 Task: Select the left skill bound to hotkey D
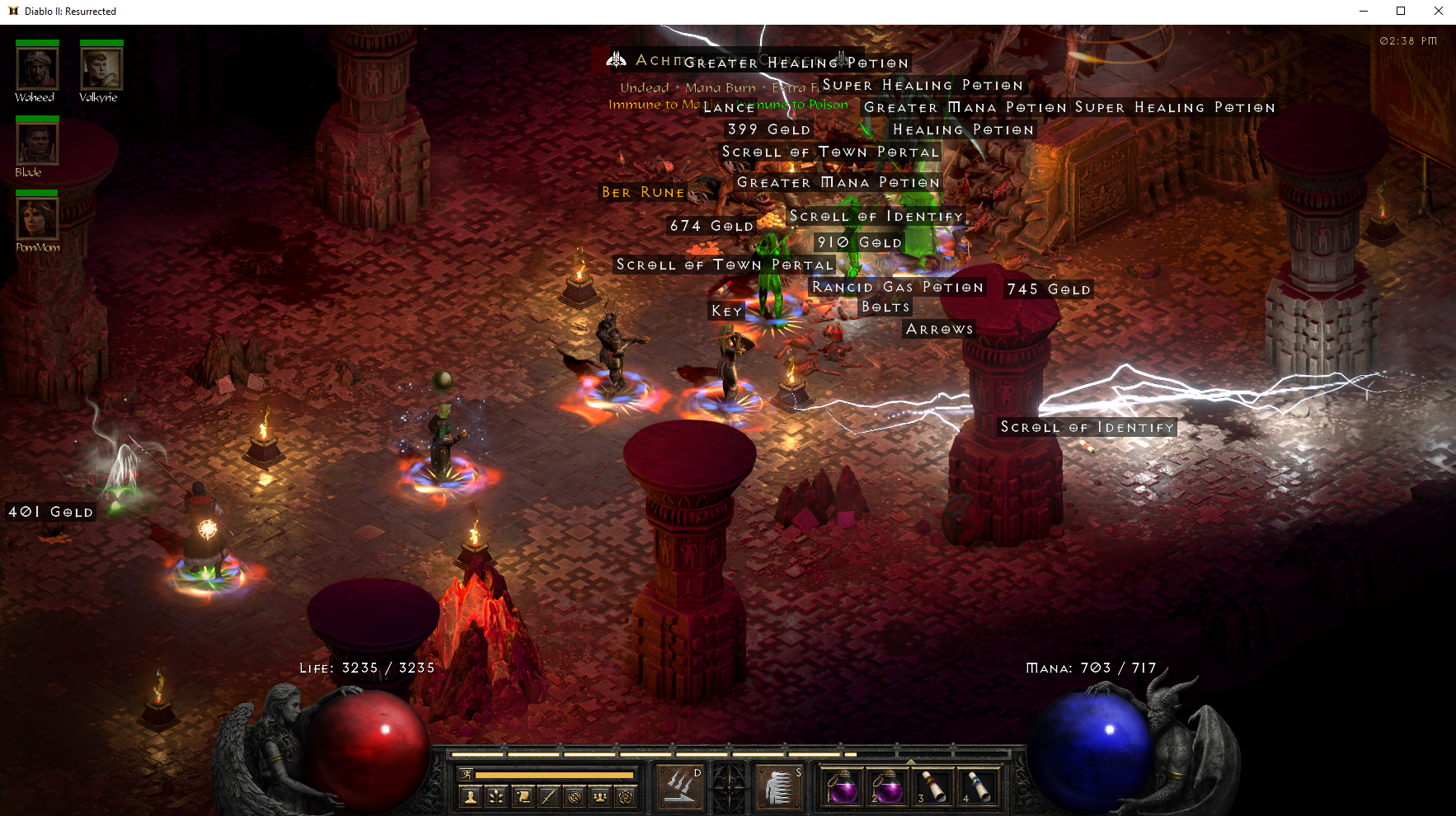click(x=680, y=785)
